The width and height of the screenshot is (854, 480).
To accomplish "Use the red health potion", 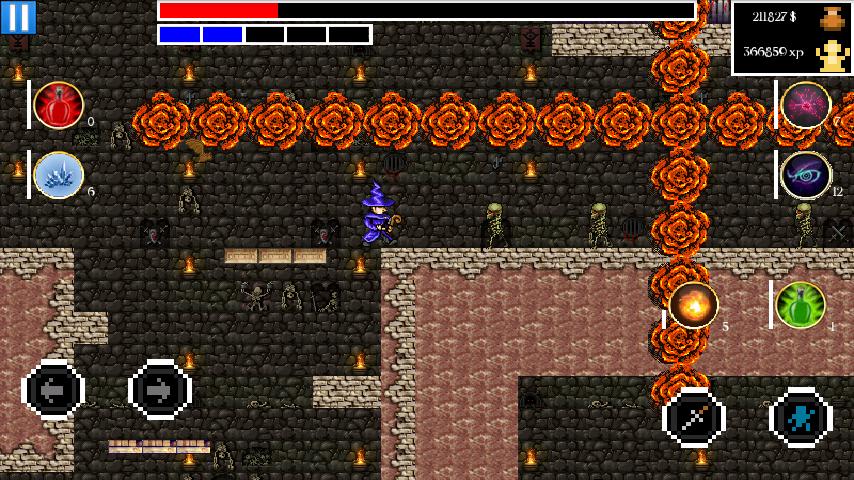I will tap(59, 105).
